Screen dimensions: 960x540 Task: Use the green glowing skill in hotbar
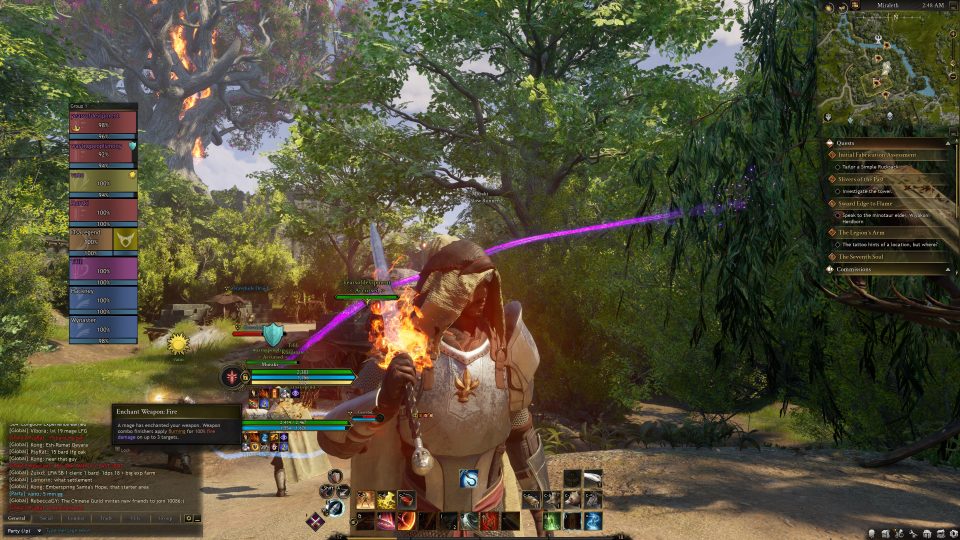[550, 520]
